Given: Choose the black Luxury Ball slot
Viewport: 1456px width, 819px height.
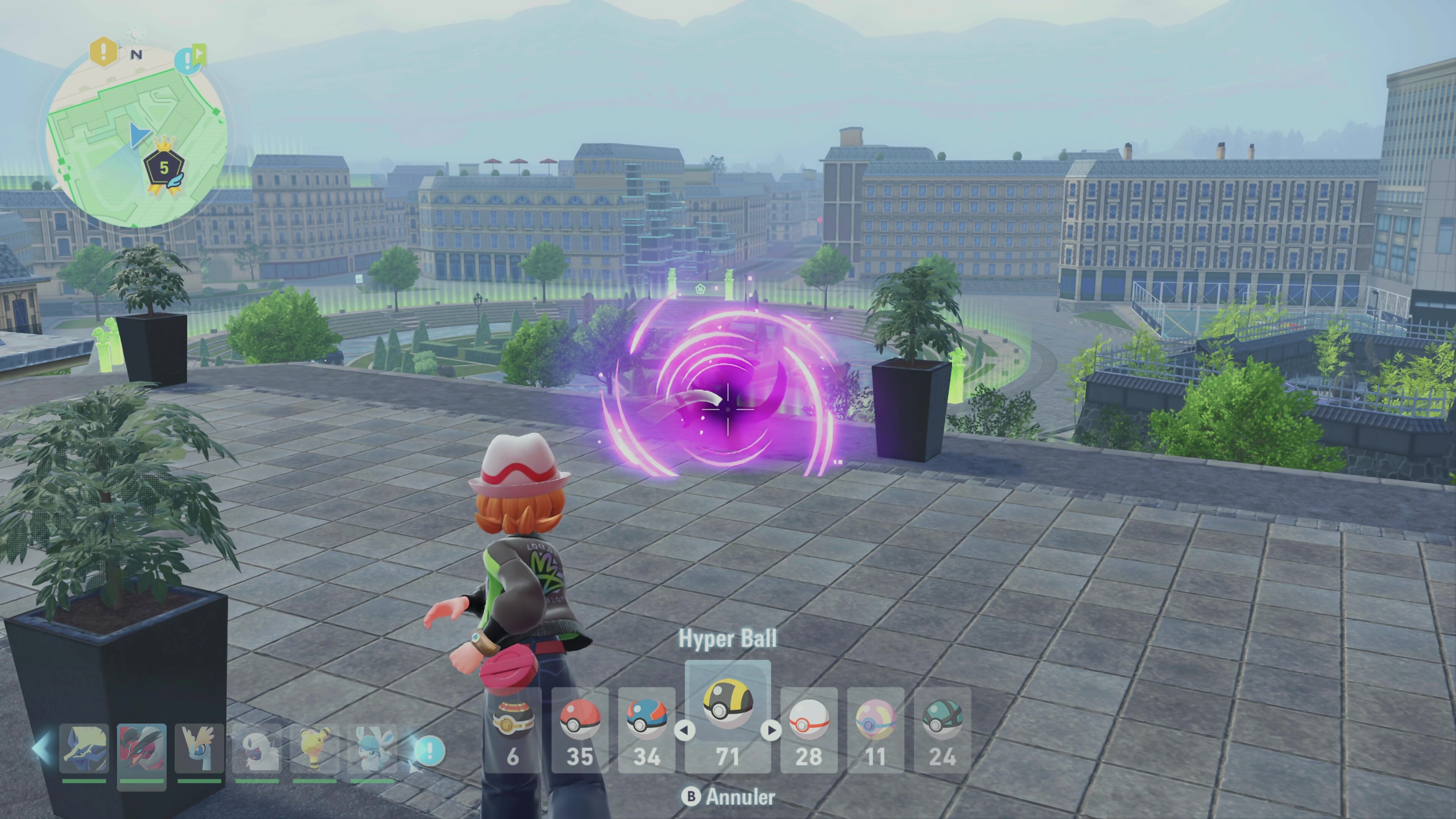Looking at the screenshot, I should click(513, 729).
